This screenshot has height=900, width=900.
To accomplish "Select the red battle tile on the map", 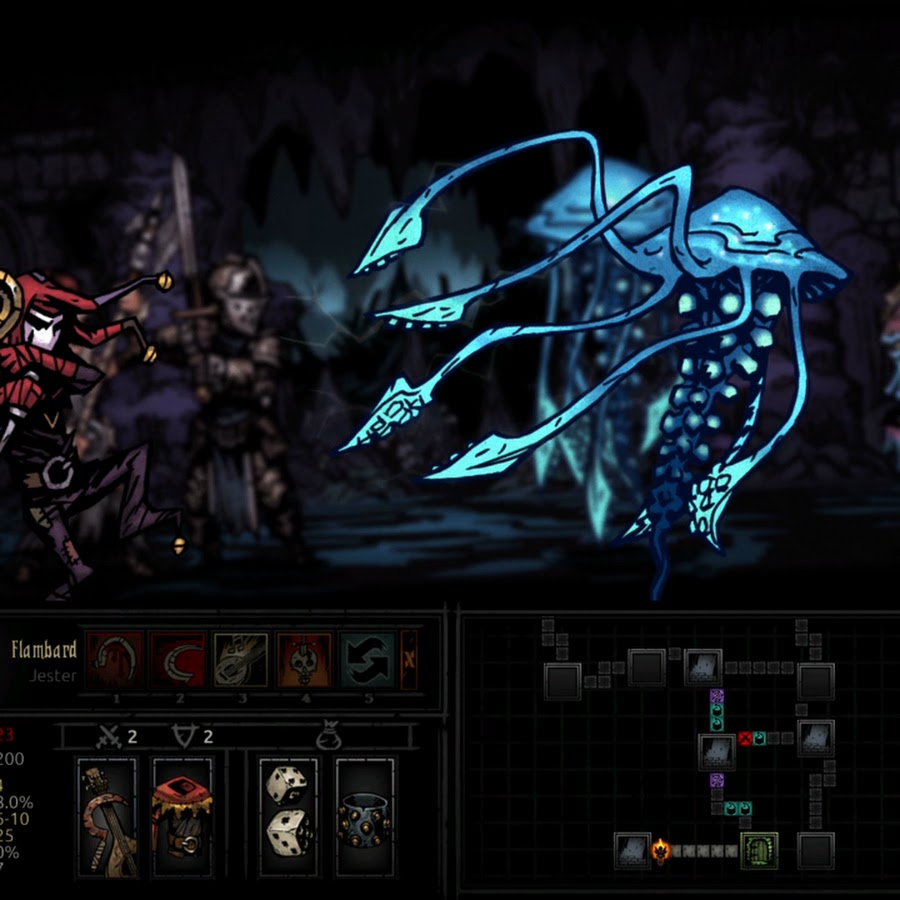I will point(745,739).
